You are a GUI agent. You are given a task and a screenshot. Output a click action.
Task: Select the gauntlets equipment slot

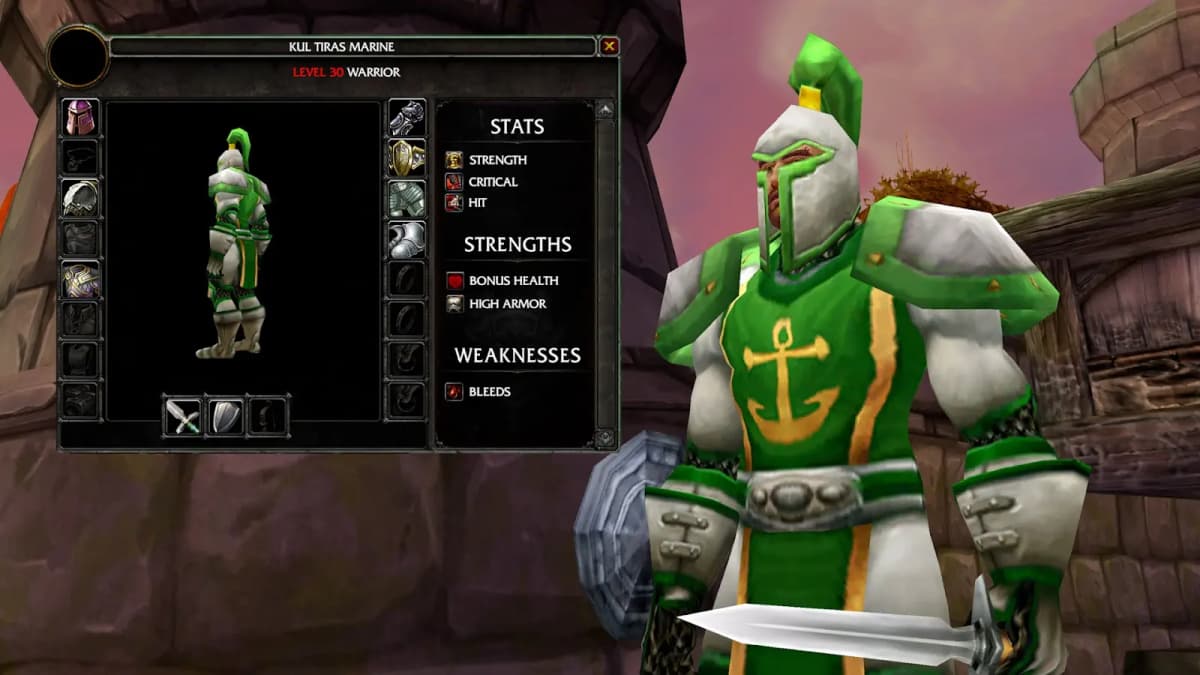coord(407,117)
